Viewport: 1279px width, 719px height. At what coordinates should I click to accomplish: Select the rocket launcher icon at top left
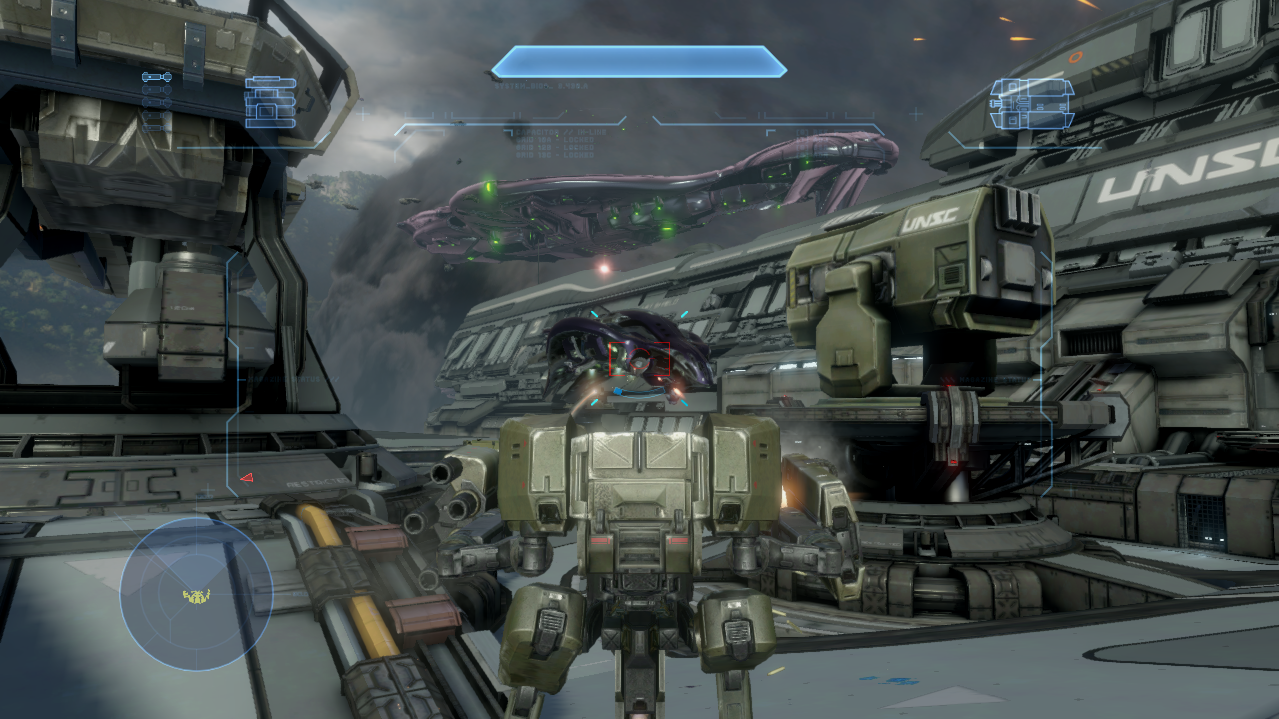[x=270, y=102]
